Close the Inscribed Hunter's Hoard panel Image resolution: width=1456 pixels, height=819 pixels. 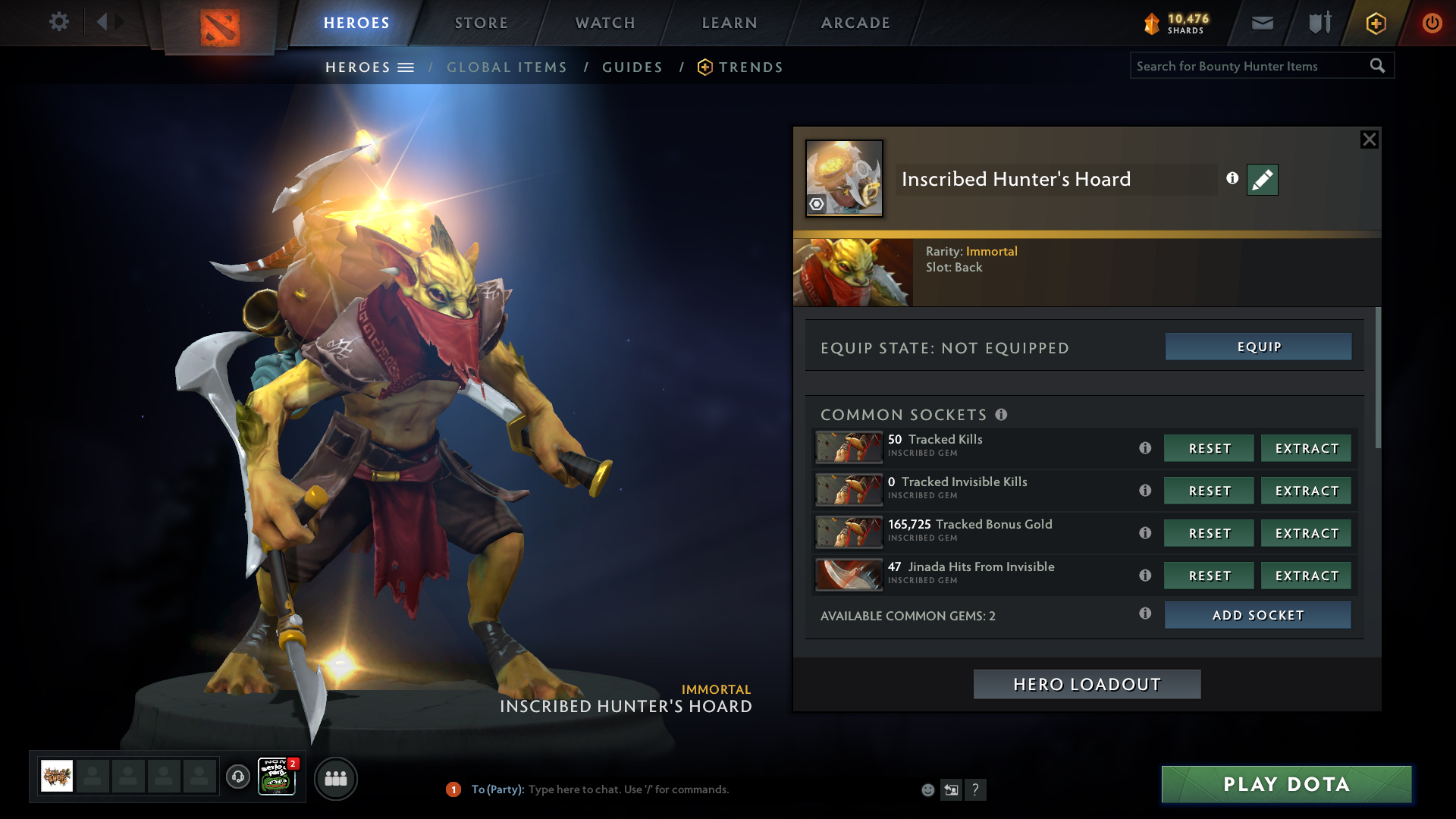pos(1369,140)
